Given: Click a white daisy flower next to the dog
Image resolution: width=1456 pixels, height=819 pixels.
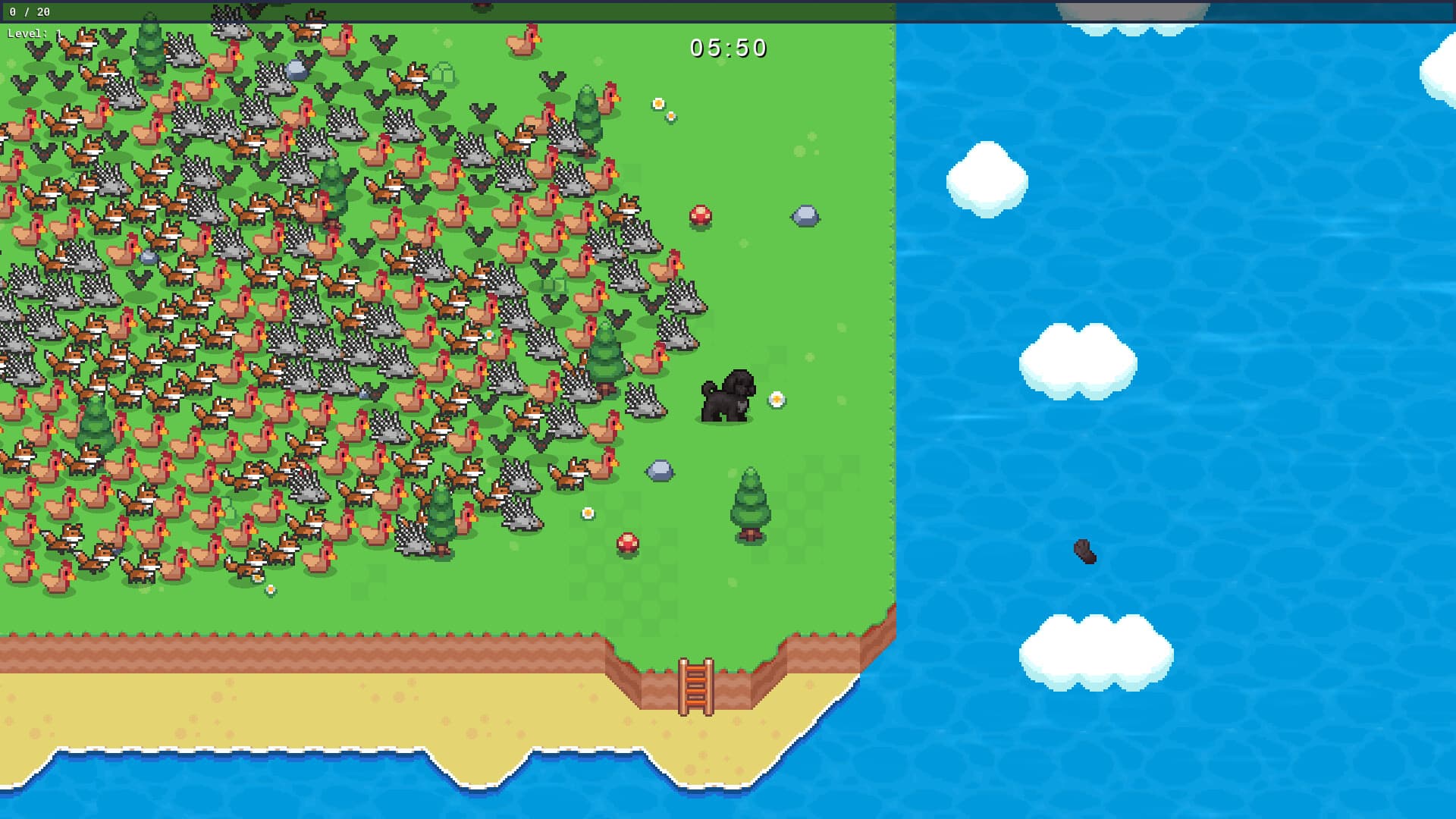Looking at the screenshot, I should (776, 397).
